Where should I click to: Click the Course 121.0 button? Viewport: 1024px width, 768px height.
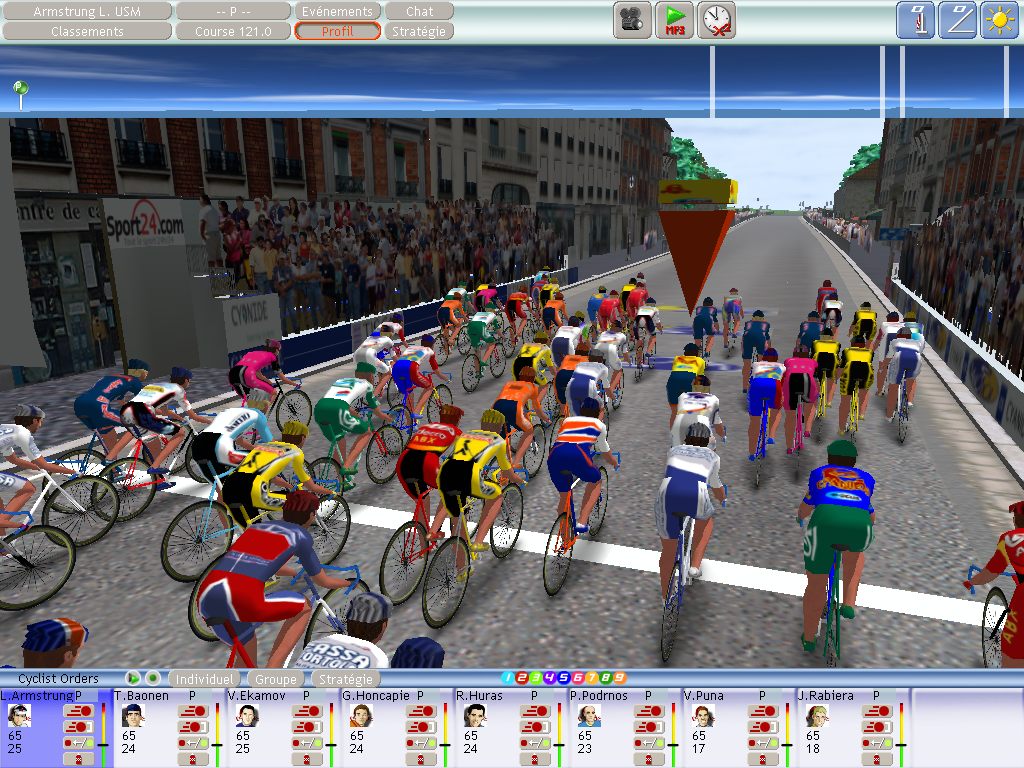233,31
